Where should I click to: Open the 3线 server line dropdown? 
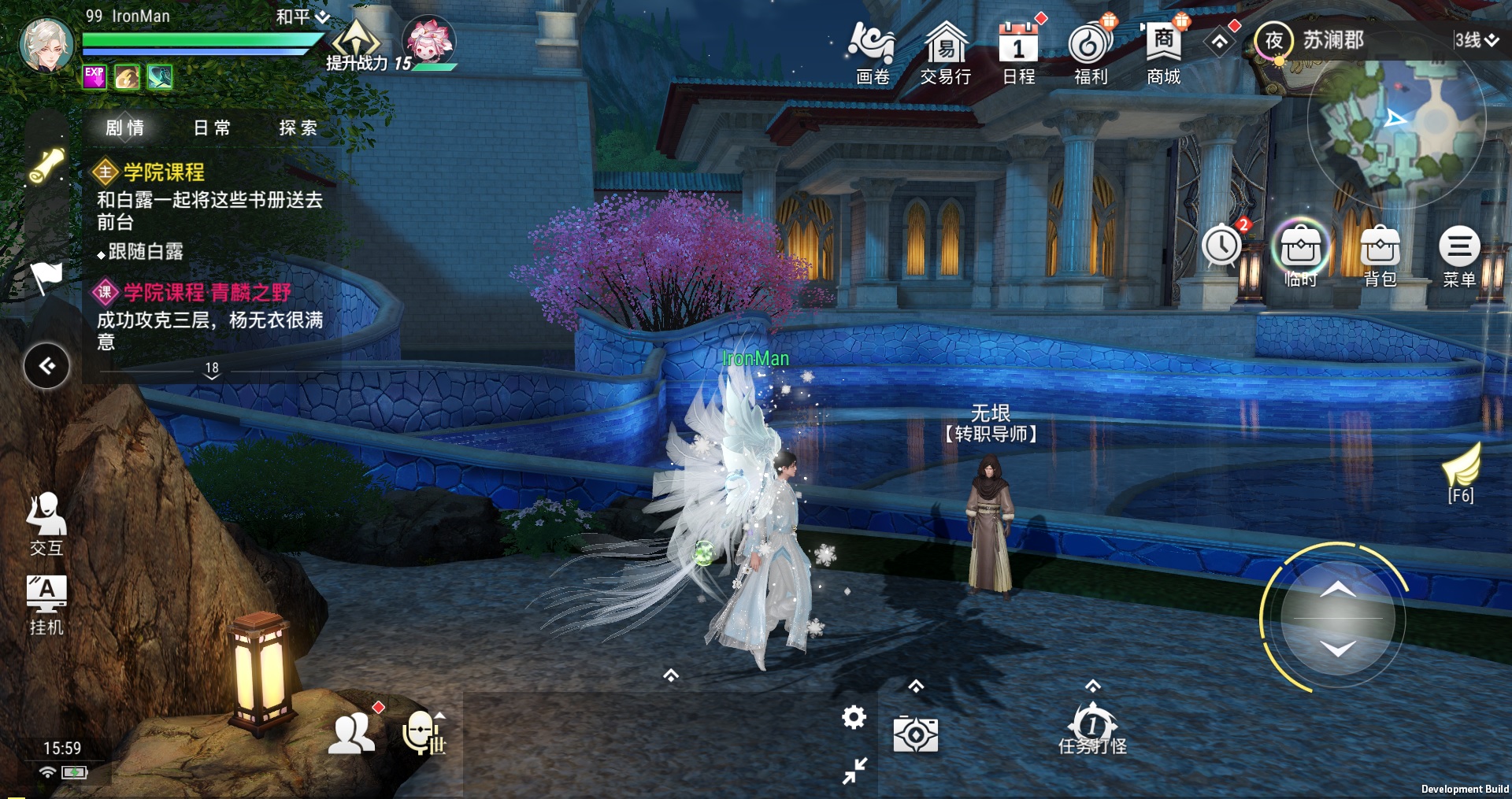1476,40
